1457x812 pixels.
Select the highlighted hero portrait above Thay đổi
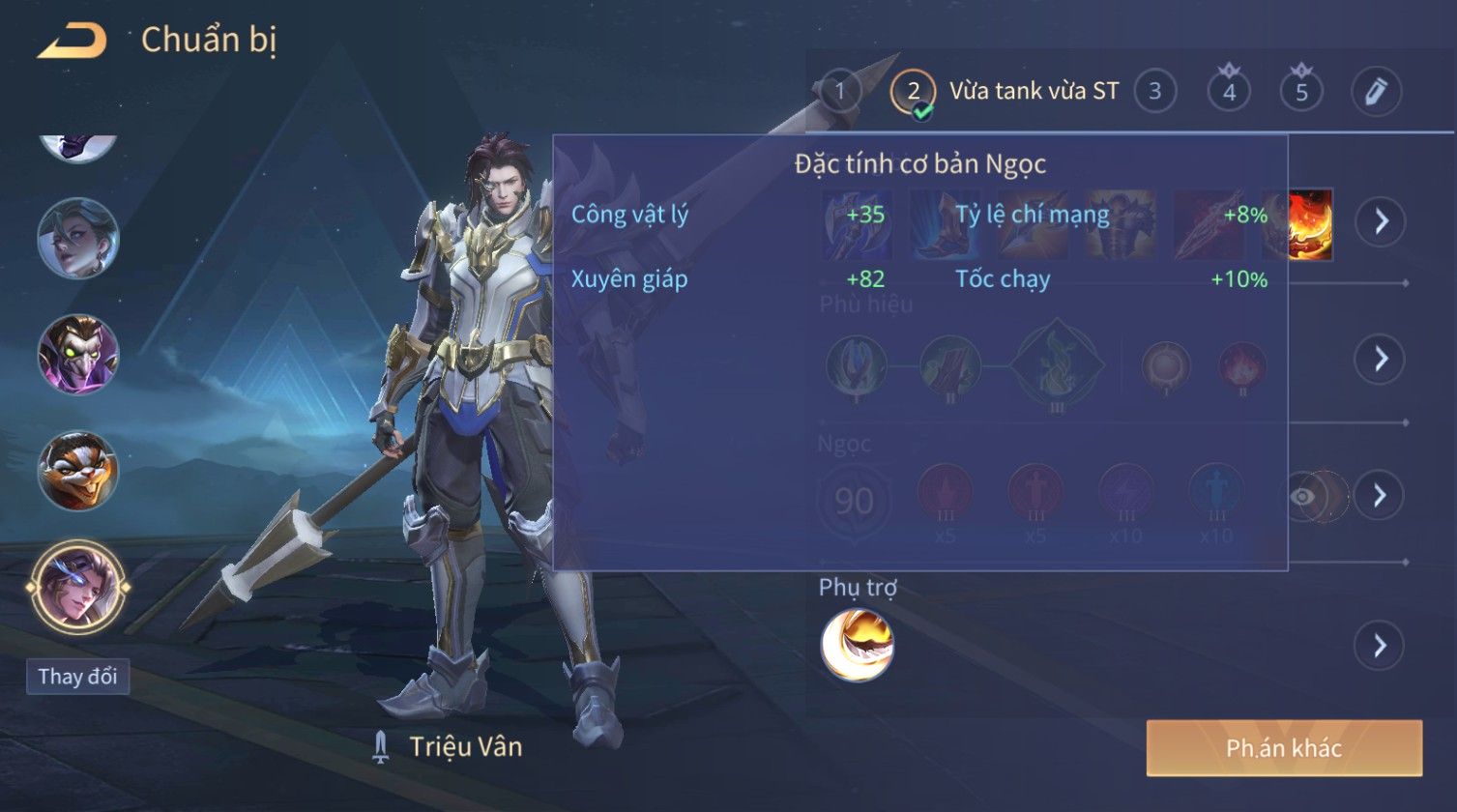(x=77, y=587)
